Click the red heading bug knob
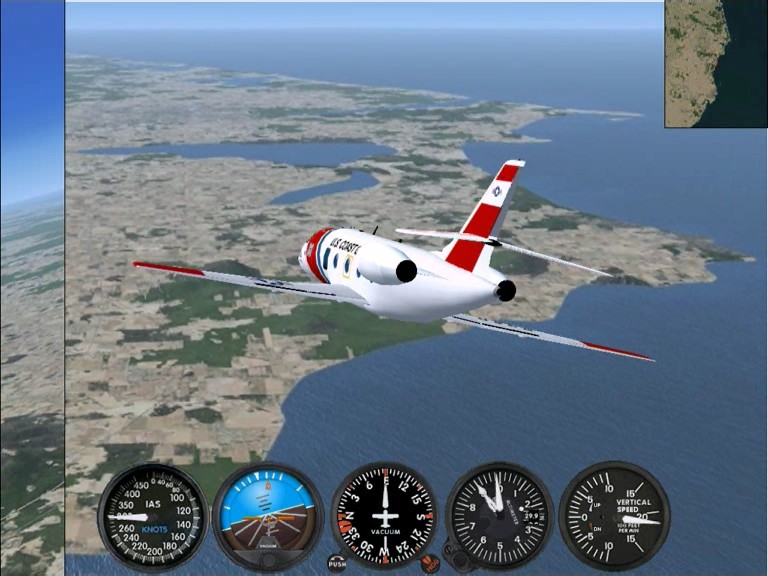The width and height of the screenshot is (768, 576). pos(430,564)
